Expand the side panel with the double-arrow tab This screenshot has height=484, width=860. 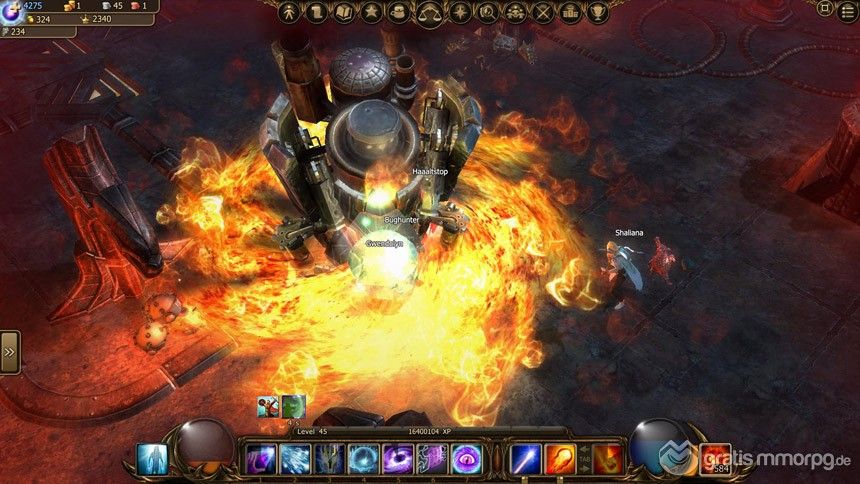pos(9,352)
